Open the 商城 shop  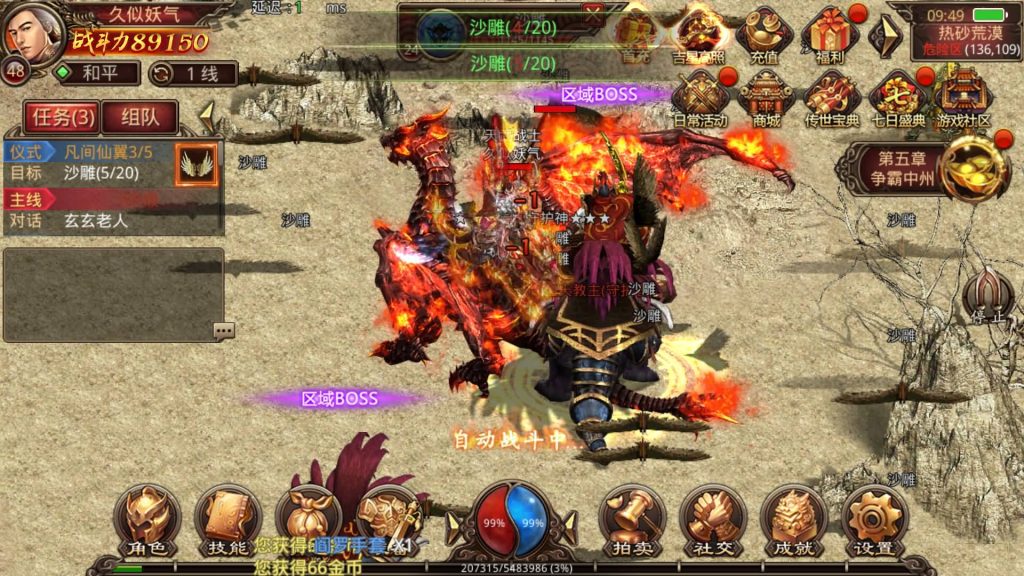coord(765,100)
